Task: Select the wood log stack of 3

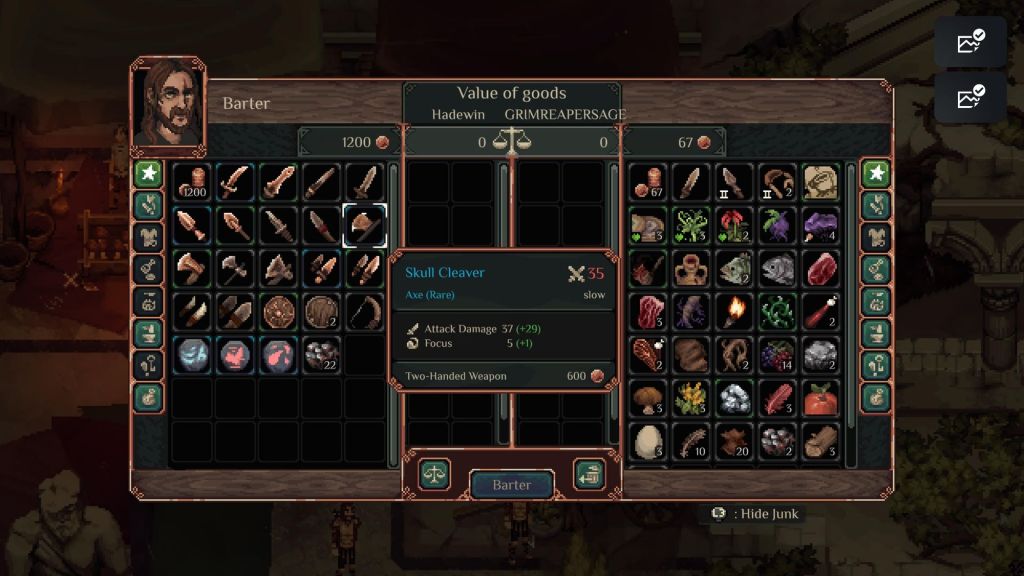Action: 820,441
